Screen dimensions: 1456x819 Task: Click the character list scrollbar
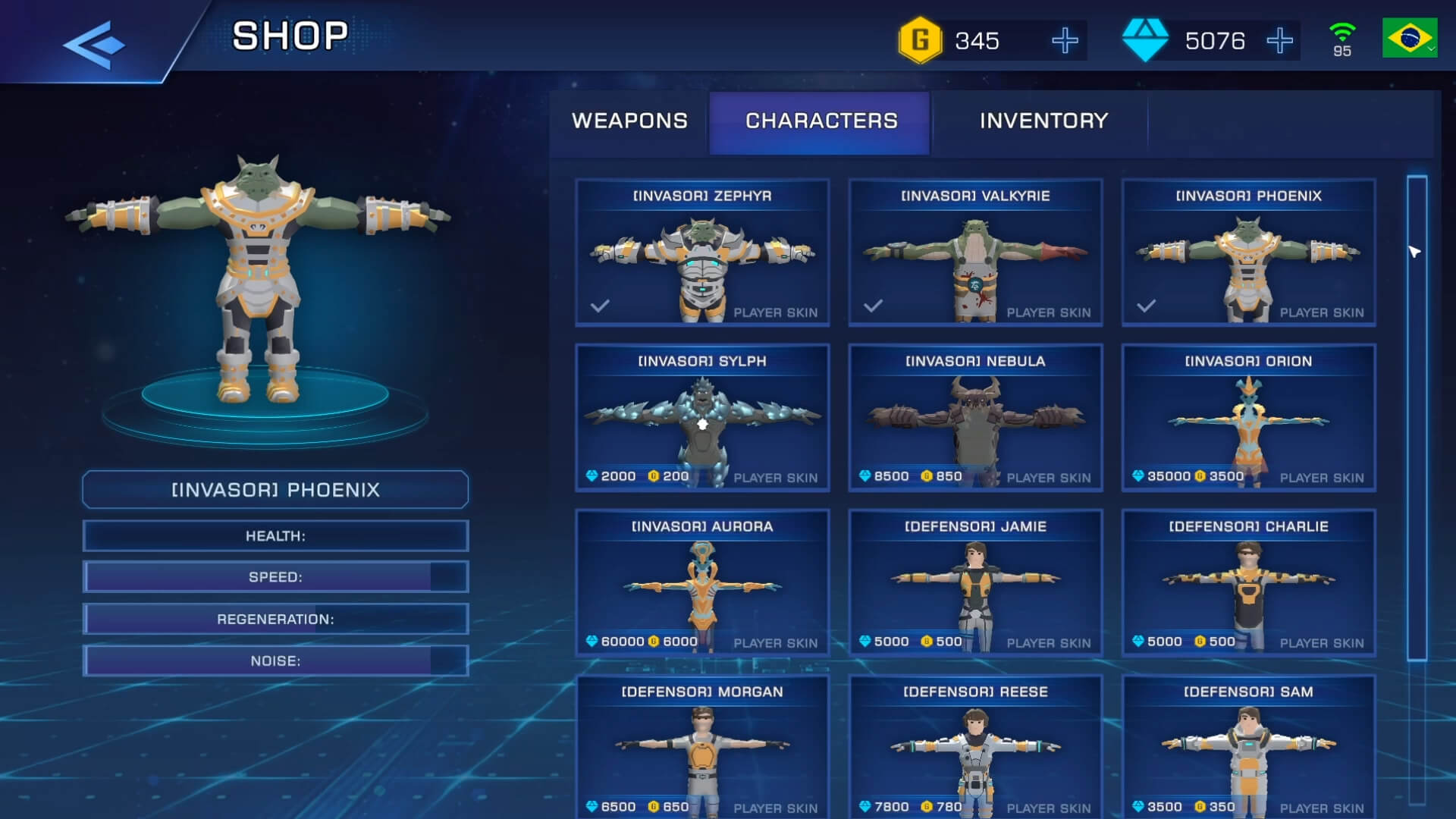[x=1417, y=417]
